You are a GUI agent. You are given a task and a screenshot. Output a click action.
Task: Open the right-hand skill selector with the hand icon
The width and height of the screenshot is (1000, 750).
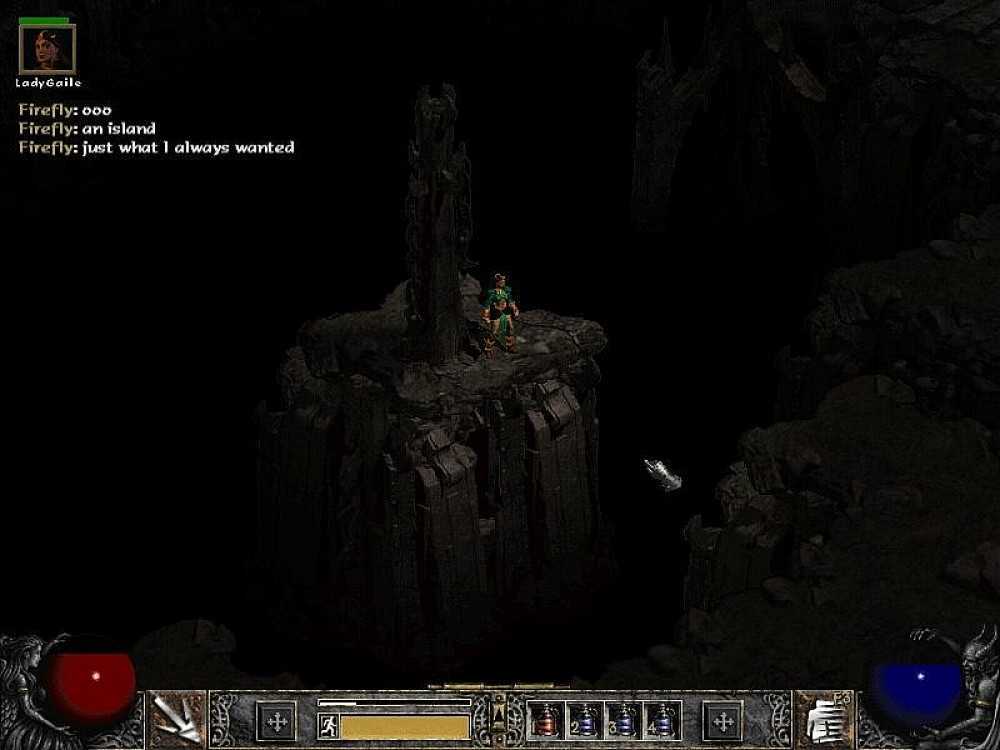pos(823,718)
